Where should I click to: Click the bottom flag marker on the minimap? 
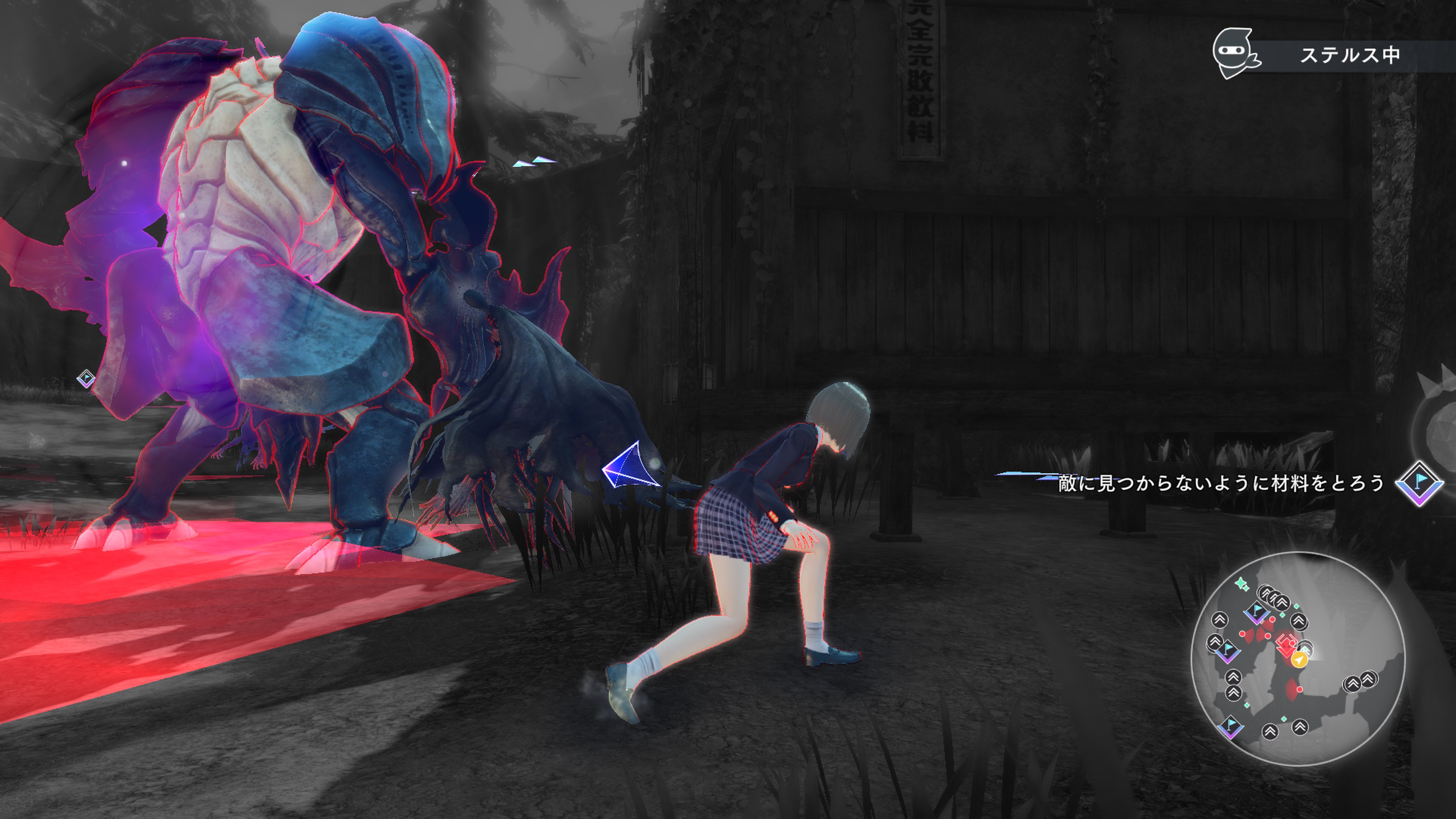(1231, 727)
